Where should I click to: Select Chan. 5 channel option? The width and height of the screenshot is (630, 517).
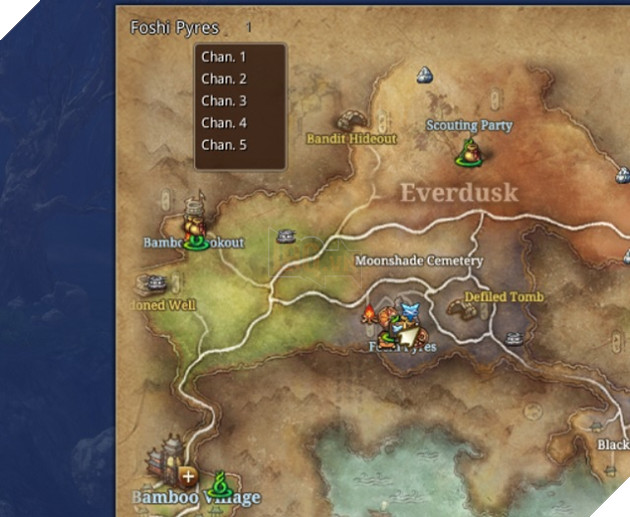[223, 145]
